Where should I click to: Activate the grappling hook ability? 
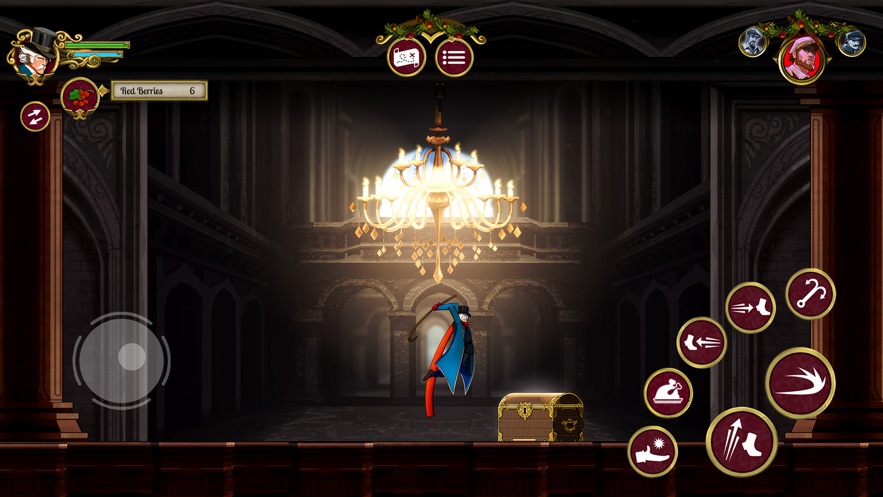[809, 294]
